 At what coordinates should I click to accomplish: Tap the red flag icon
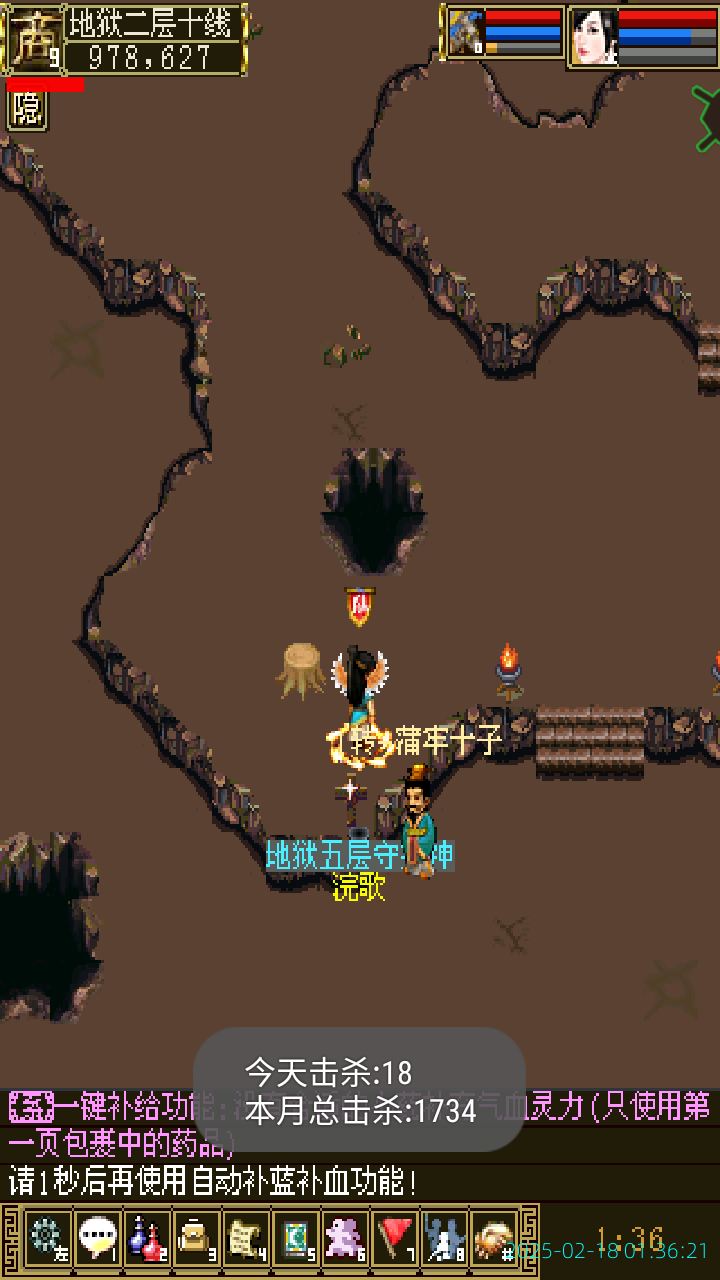click(x=395, y=1238)
